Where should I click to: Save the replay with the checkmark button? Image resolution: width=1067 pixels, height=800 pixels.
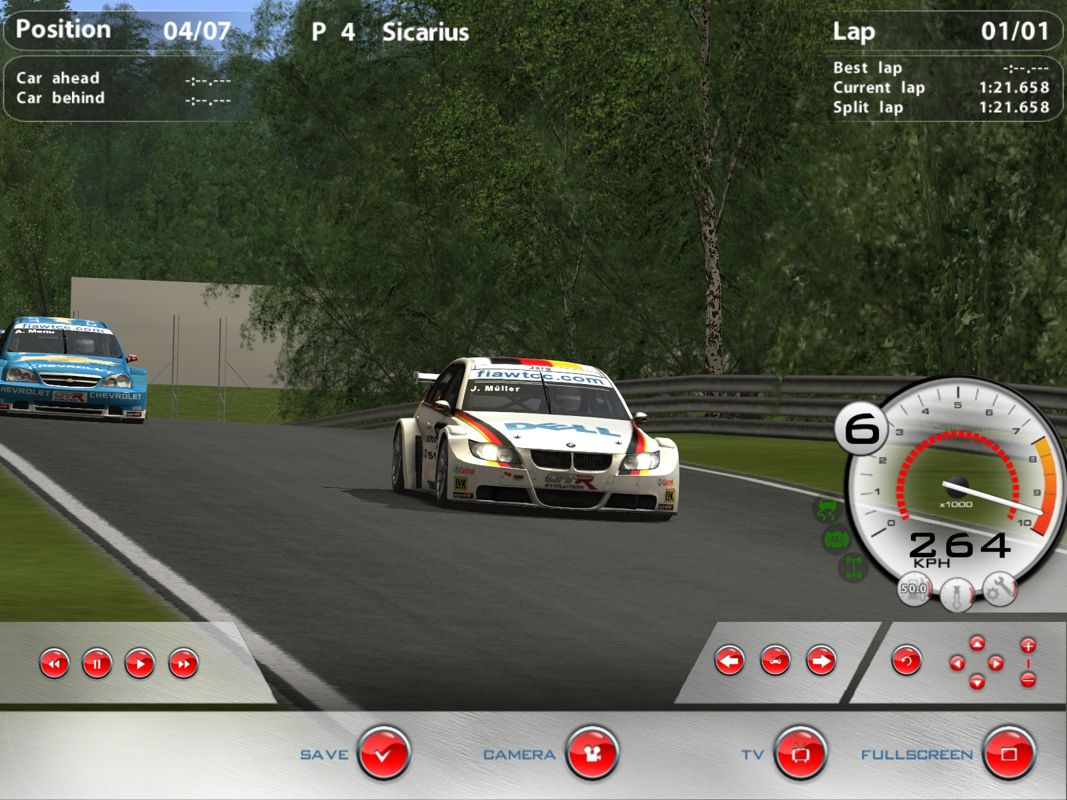click(384, 753)
